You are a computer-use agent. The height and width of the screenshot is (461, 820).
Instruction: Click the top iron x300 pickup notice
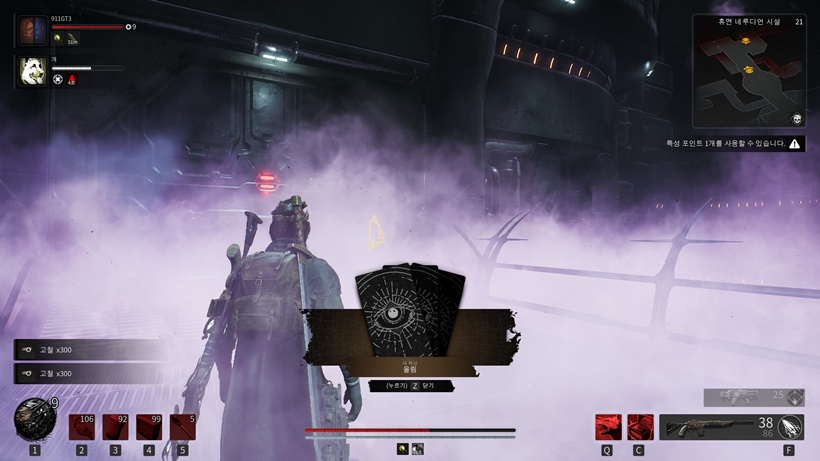[x=85, y=349]
